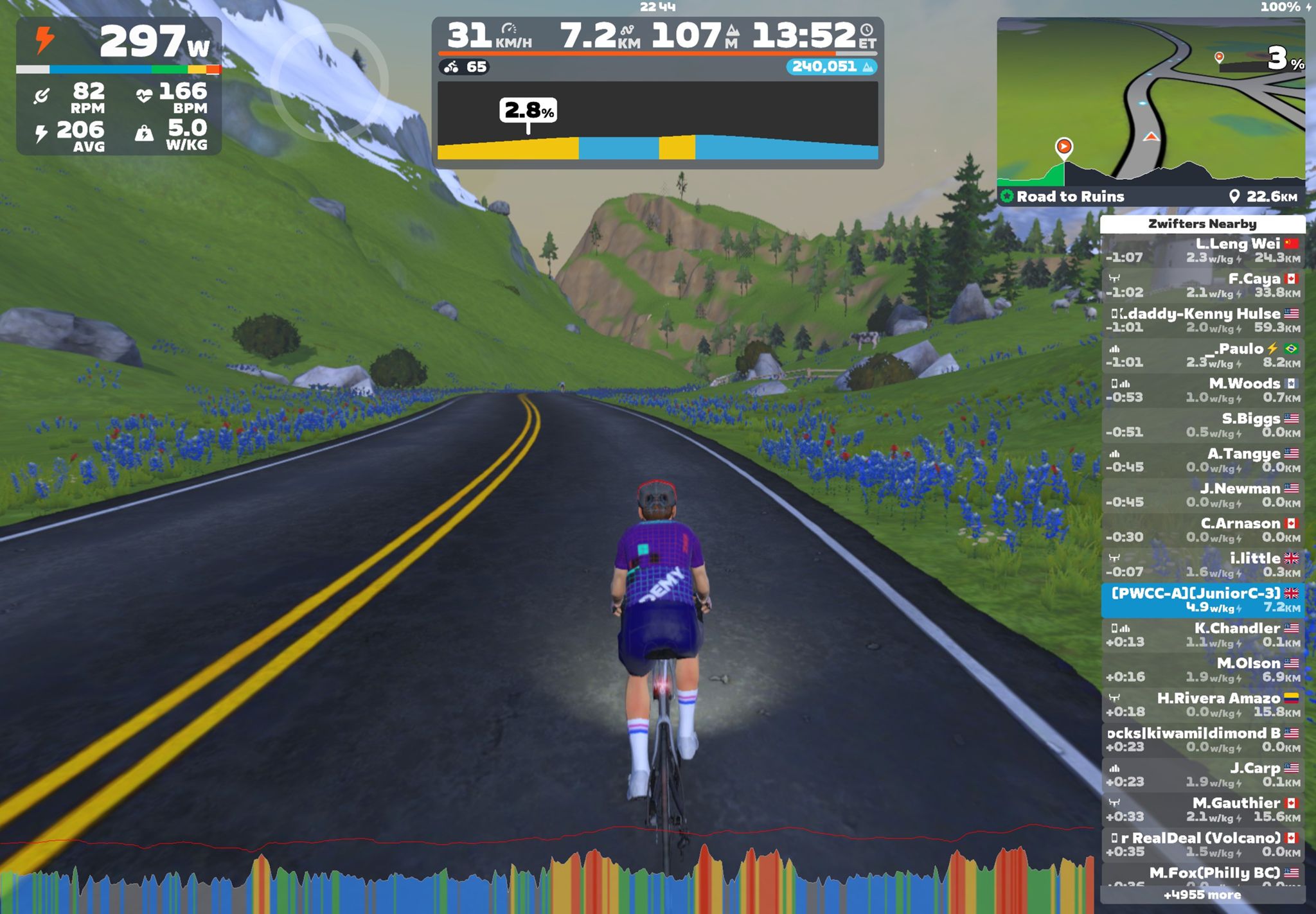Select J.Newman from nearby Zwifters
The image size is (1316, 914).
click(1203, 495)
